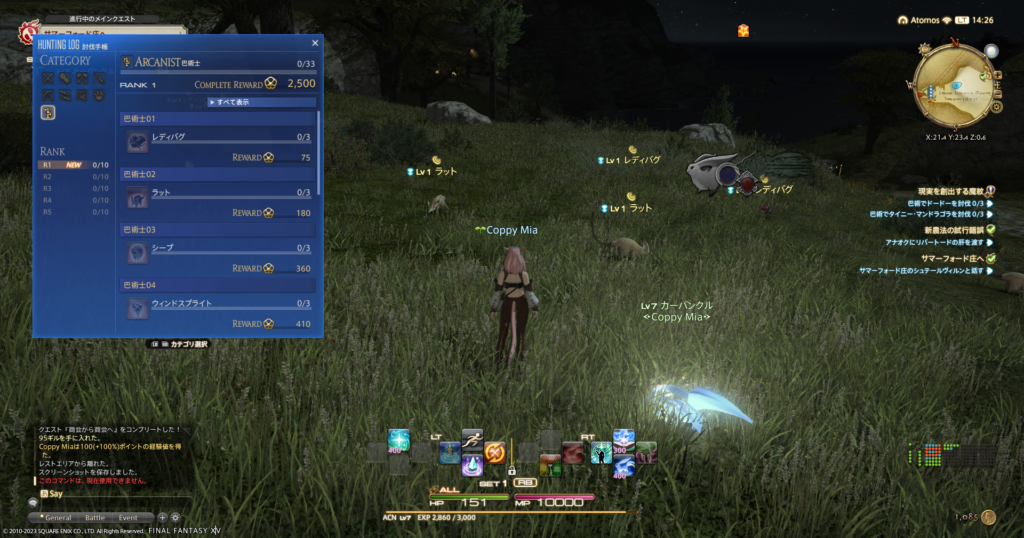Expand the すべて表示 filter dropdown
The image size is (1024, 538).
coord(261,102)
